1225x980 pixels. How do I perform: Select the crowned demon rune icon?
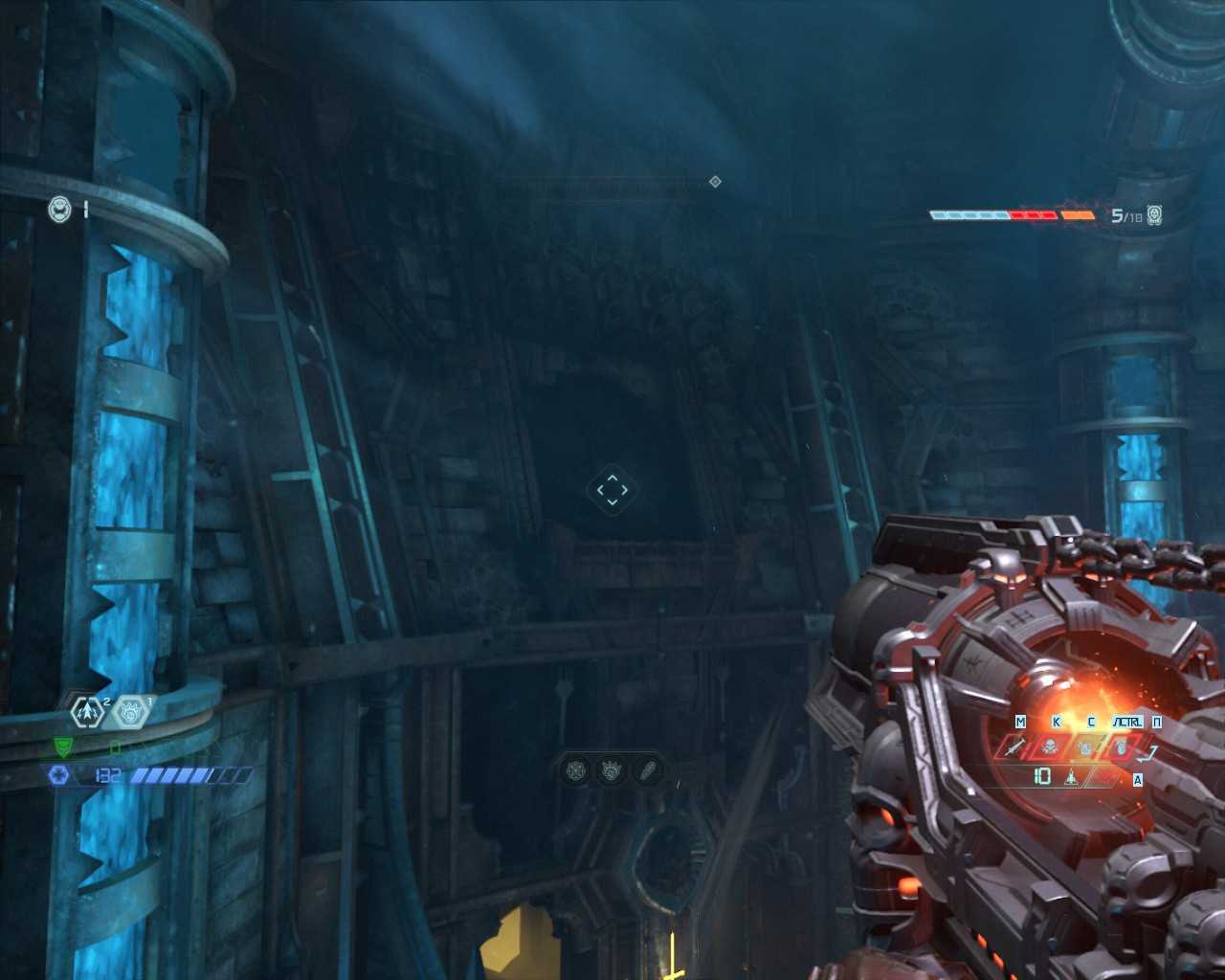point(612,769)
